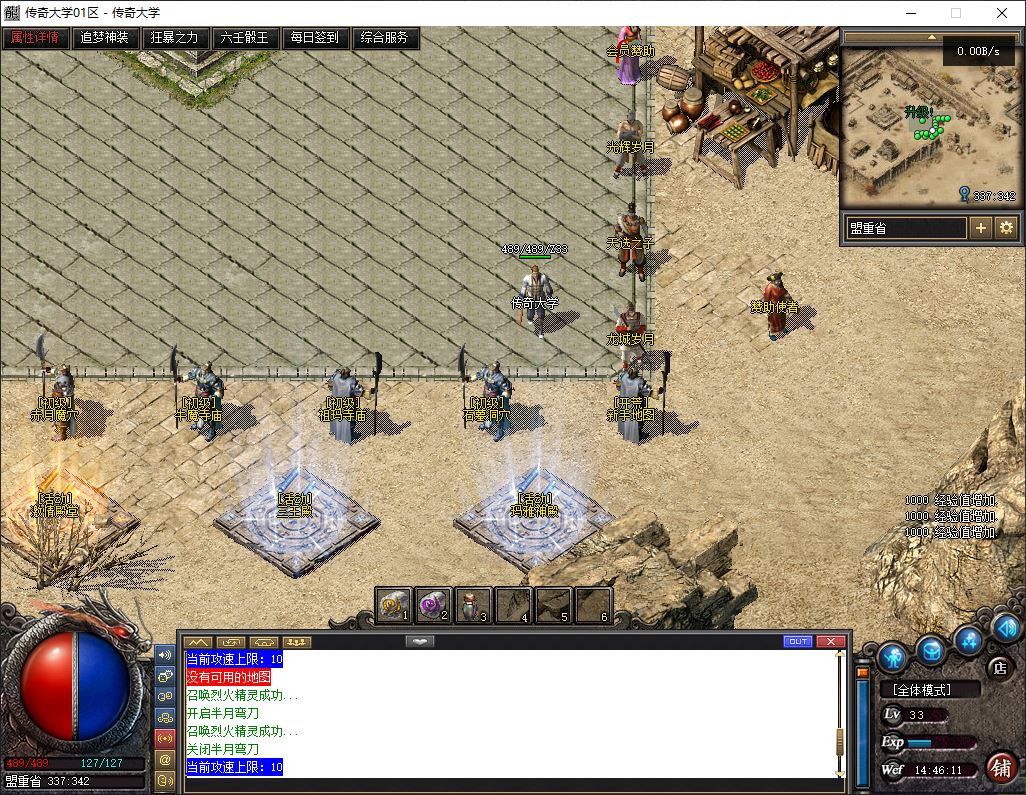1026x795 pixels.
Task: Use the potion bottle in hotbar slot 3
Action: click(x=473, y=604)
